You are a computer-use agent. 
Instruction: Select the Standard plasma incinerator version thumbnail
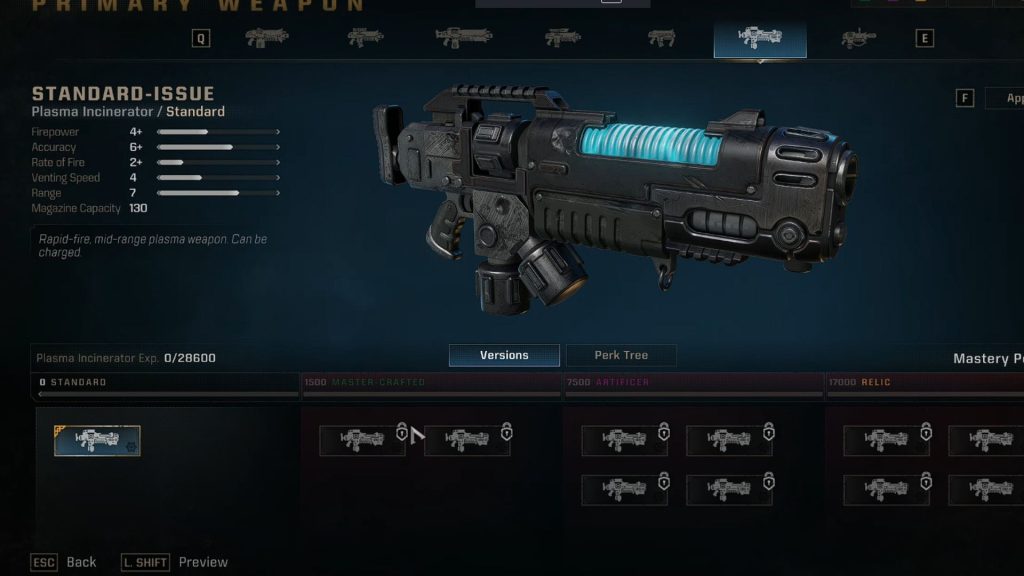point(97,440)
